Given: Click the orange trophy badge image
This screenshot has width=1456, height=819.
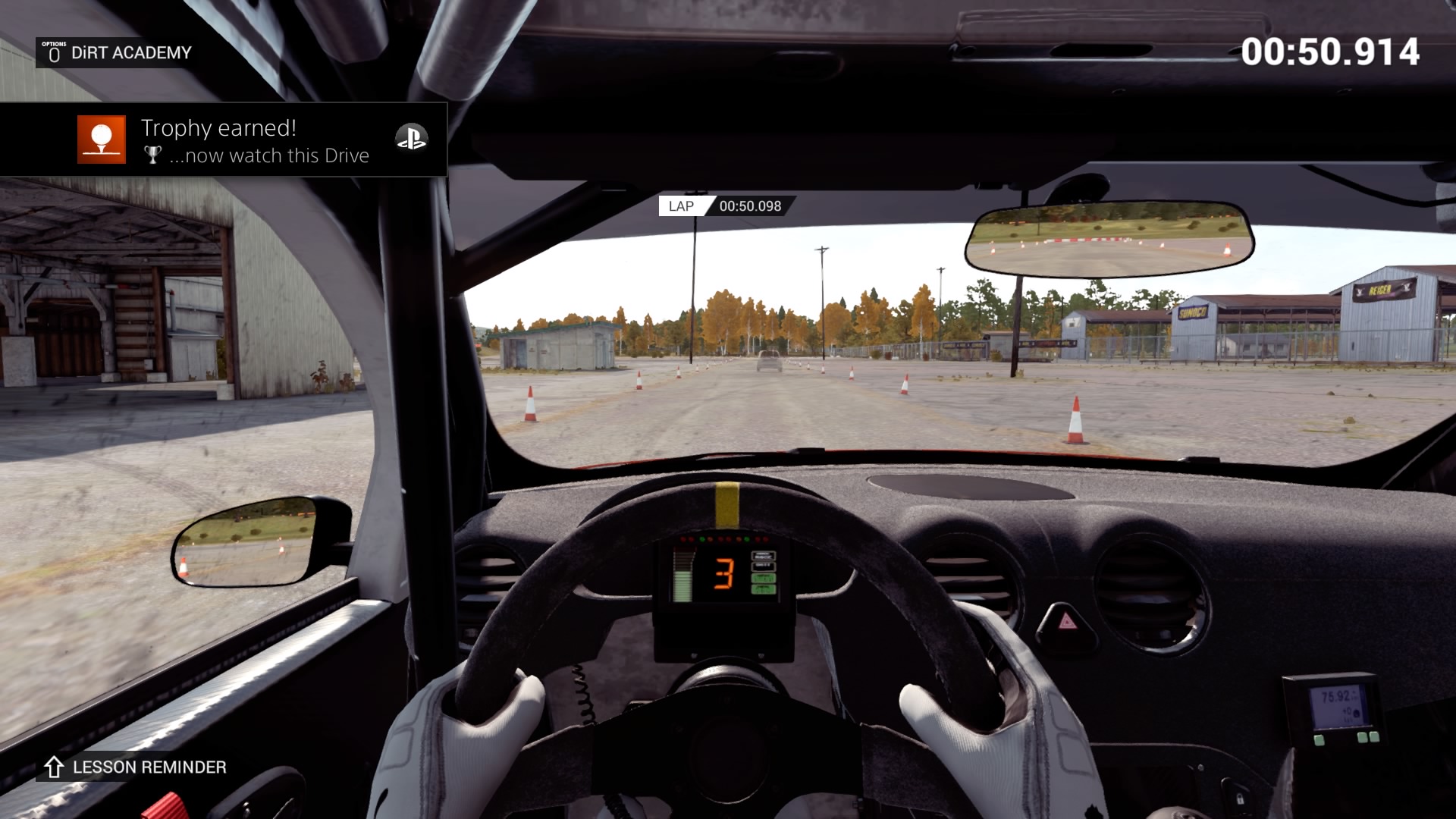Looking at the screenshot, I should 101,140.
